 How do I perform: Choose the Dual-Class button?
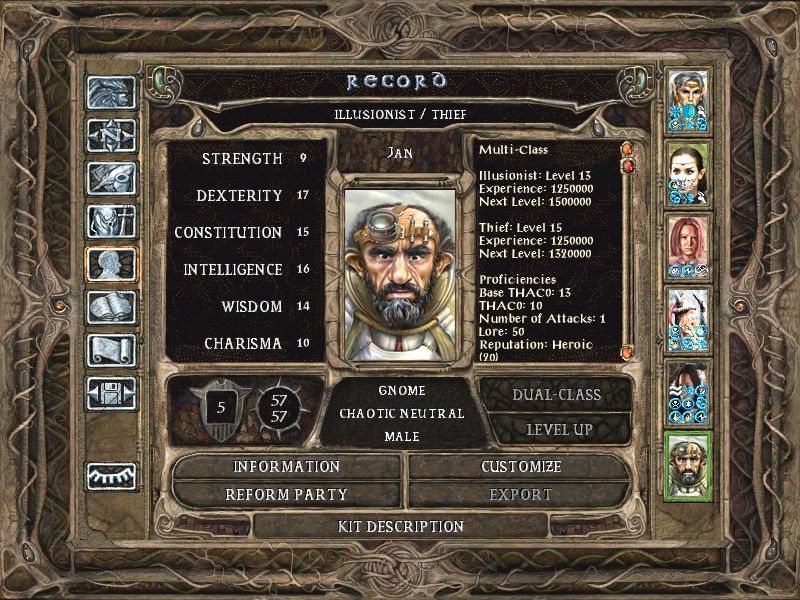(x=556, y=394)
